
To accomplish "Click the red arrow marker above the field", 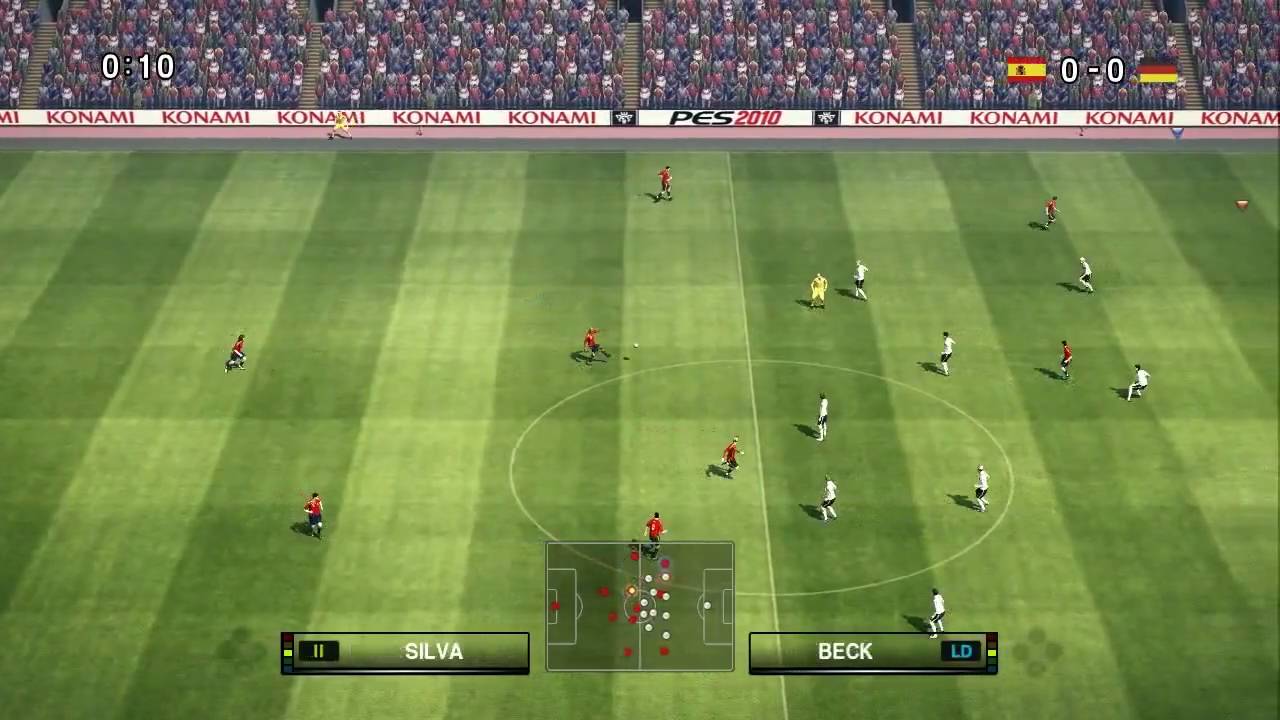I will click(x=1240, y=205).
